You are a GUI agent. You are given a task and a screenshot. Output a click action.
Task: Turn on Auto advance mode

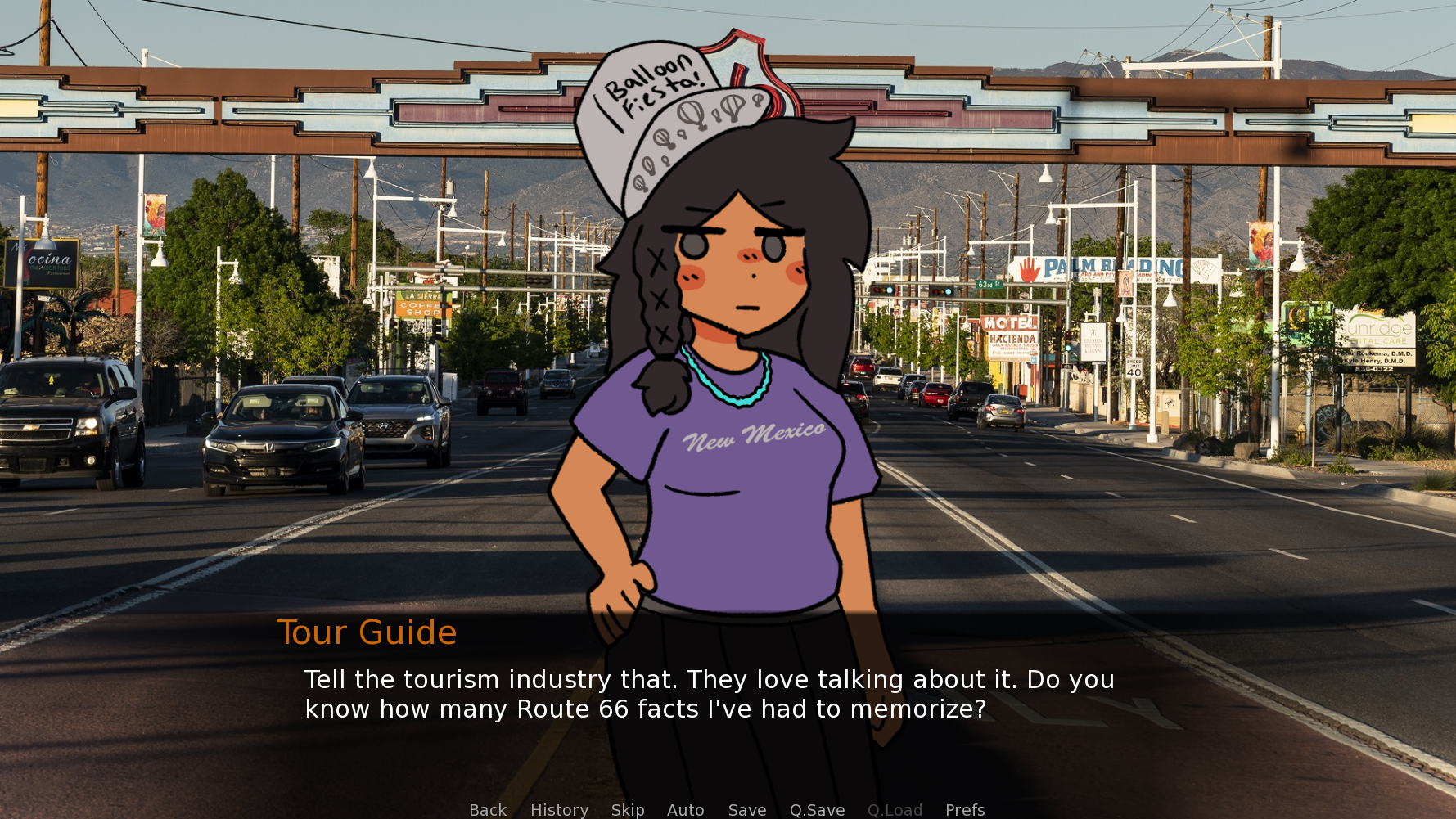685,809
